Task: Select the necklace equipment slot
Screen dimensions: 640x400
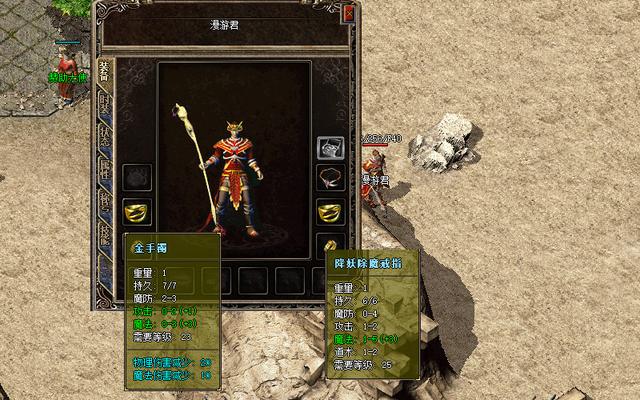Action: tap(330, 179)
